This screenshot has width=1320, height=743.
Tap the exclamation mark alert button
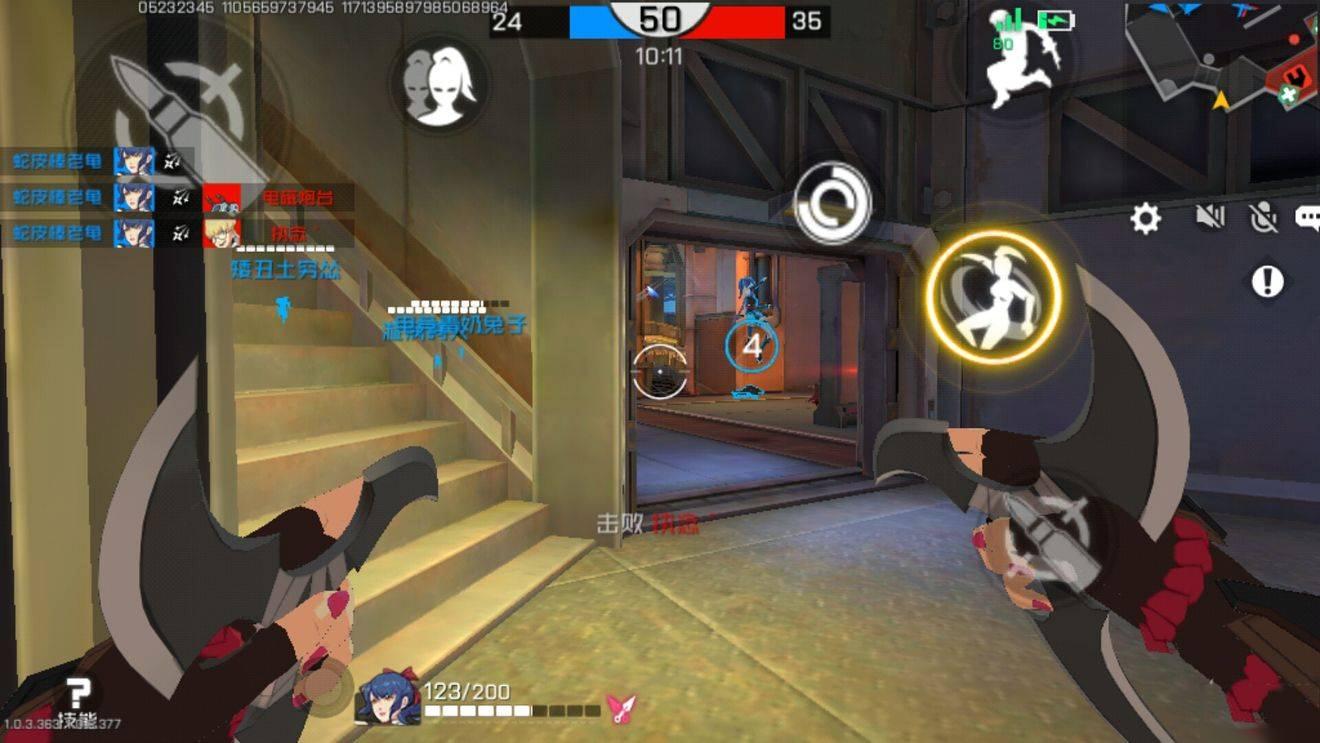click(x=1267, y=282)
